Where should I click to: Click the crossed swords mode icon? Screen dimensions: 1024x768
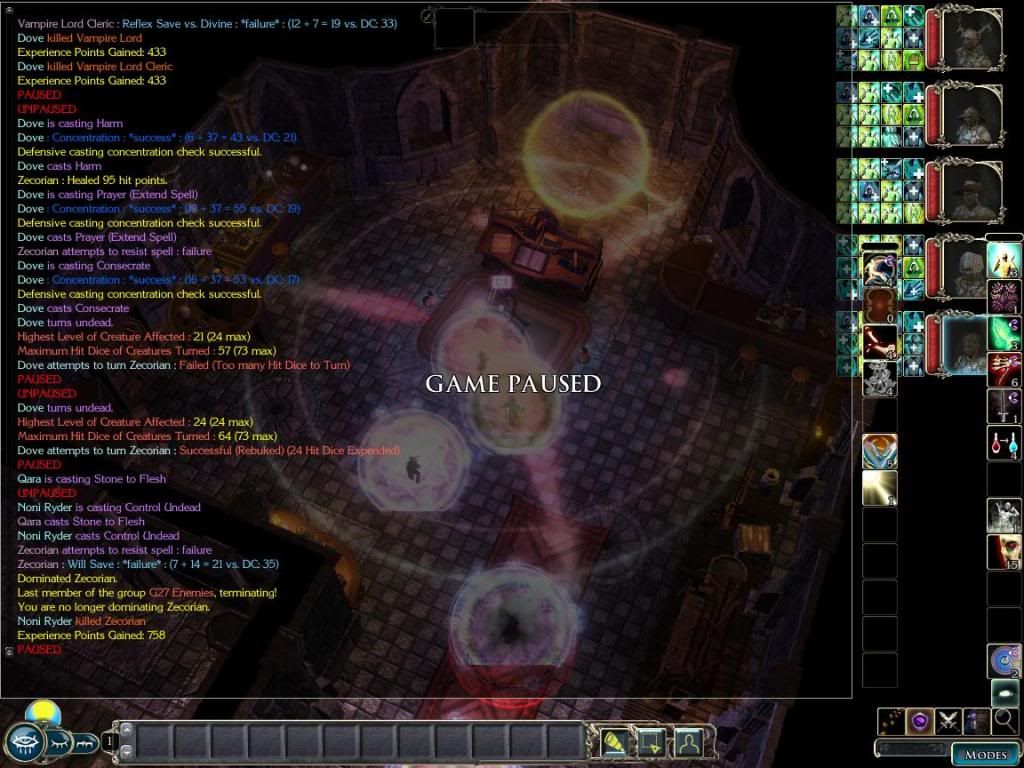tap(948, 720)
